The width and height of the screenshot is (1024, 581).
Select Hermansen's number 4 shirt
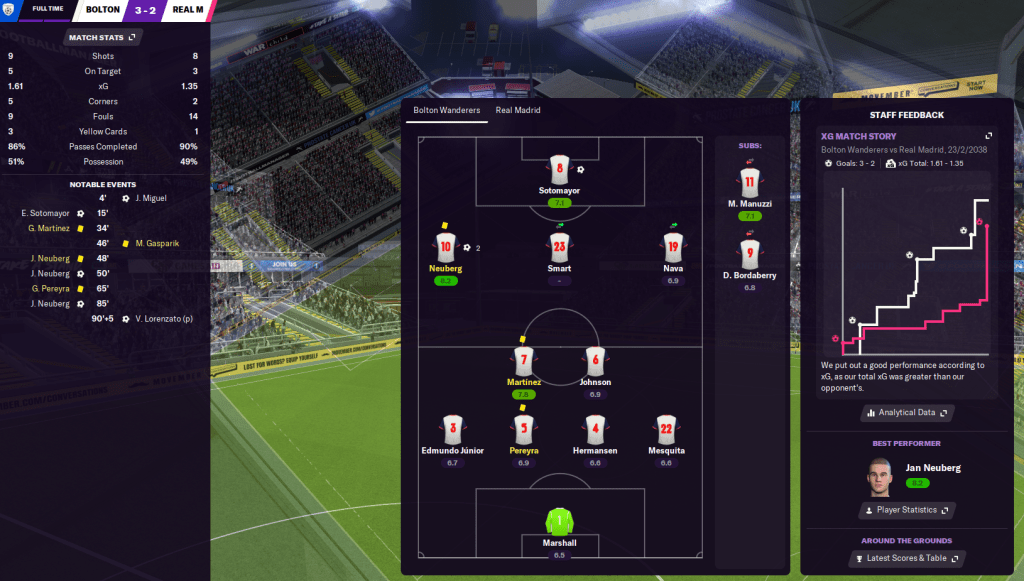(595, 429)
